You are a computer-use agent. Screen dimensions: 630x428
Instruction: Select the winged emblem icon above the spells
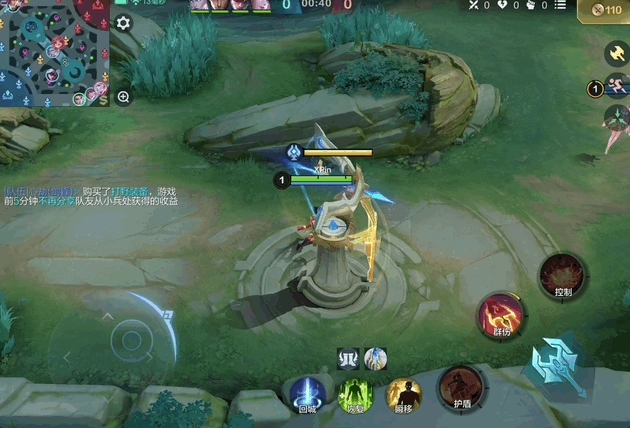point(349,357)
